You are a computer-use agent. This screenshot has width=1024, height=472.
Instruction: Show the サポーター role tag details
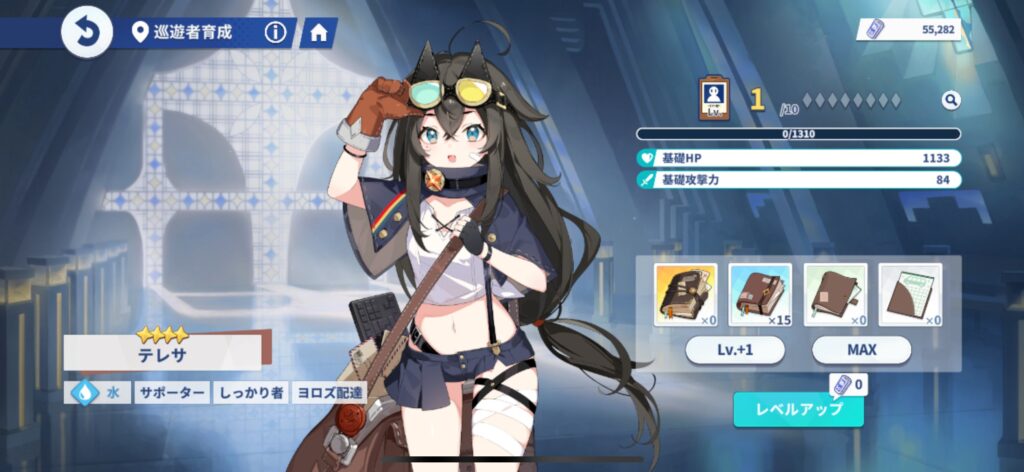point(171,393)
